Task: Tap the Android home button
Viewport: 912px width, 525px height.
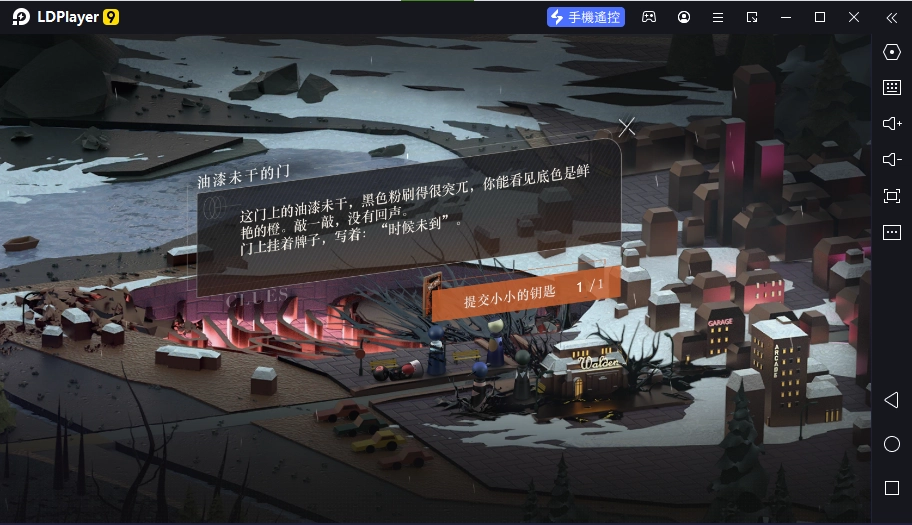Action: [x=892, y=444]
